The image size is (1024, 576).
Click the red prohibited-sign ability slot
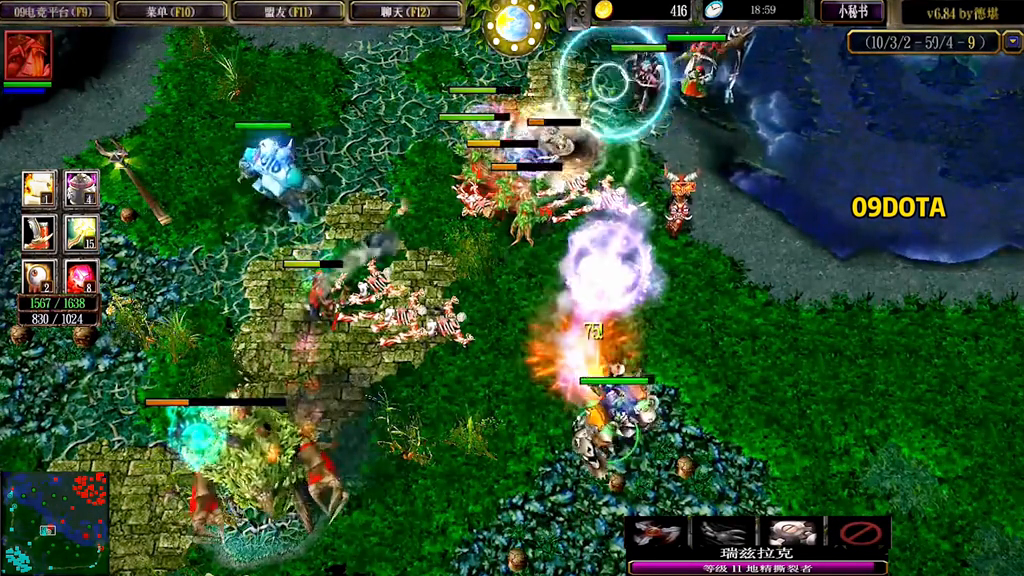pos(857,533)
